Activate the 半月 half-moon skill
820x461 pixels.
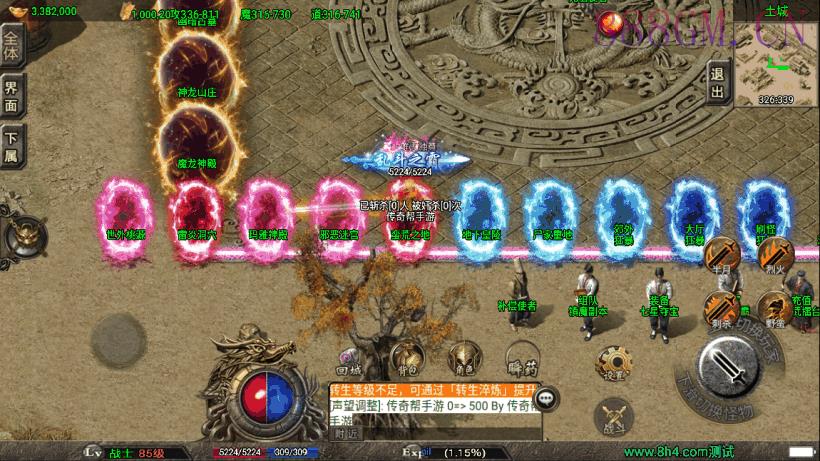point(721,256)
